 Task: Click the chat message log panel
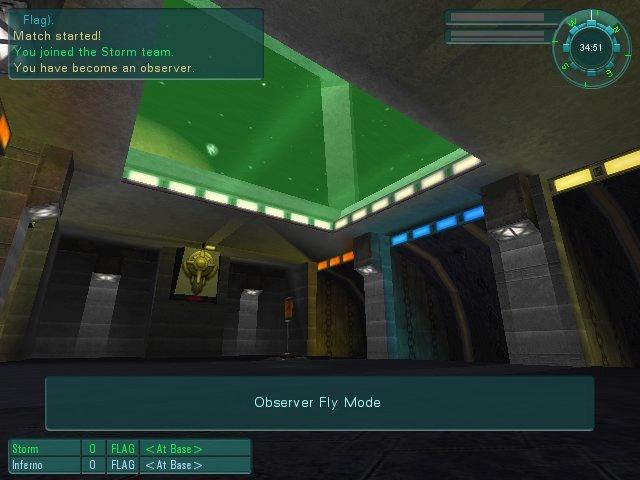(x=135, y=45)
